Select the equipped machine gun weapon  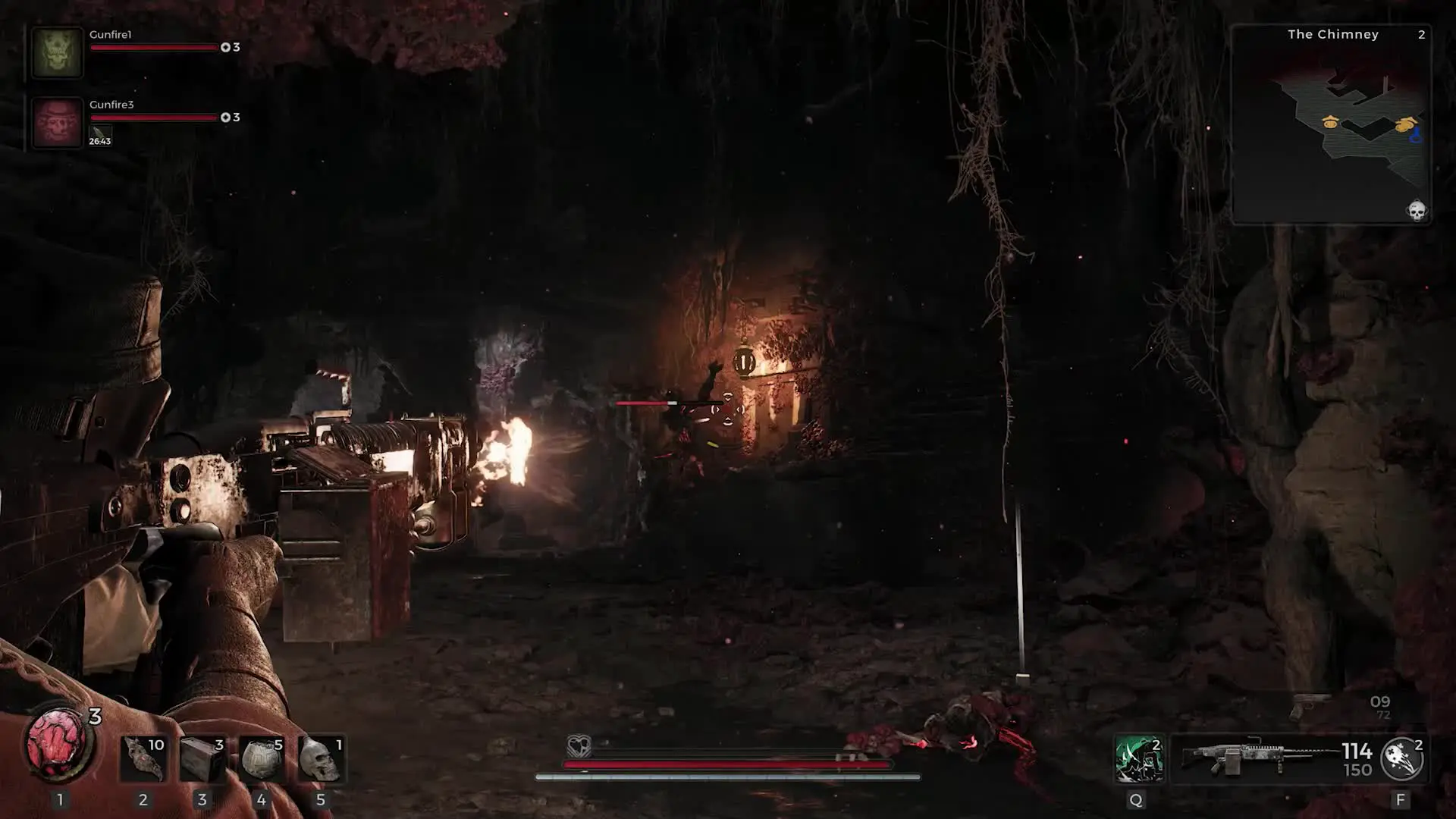(x=1259, y=758)
